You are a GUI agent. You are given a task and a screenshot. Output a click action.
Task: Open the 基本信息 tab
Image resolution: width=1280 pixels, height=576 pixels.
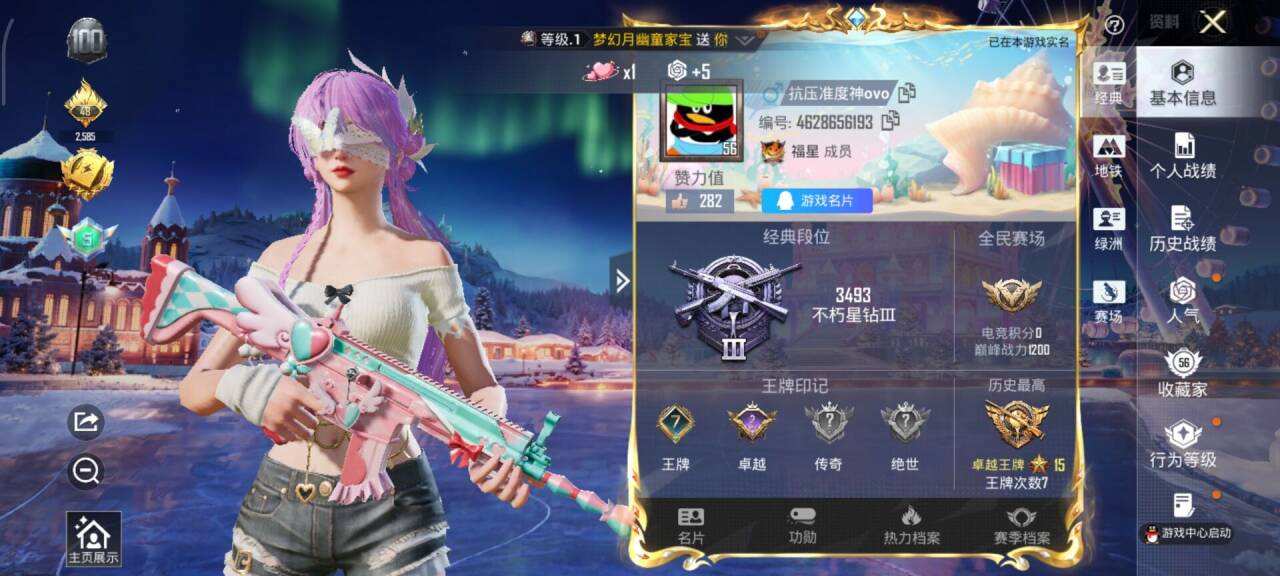1183,83
